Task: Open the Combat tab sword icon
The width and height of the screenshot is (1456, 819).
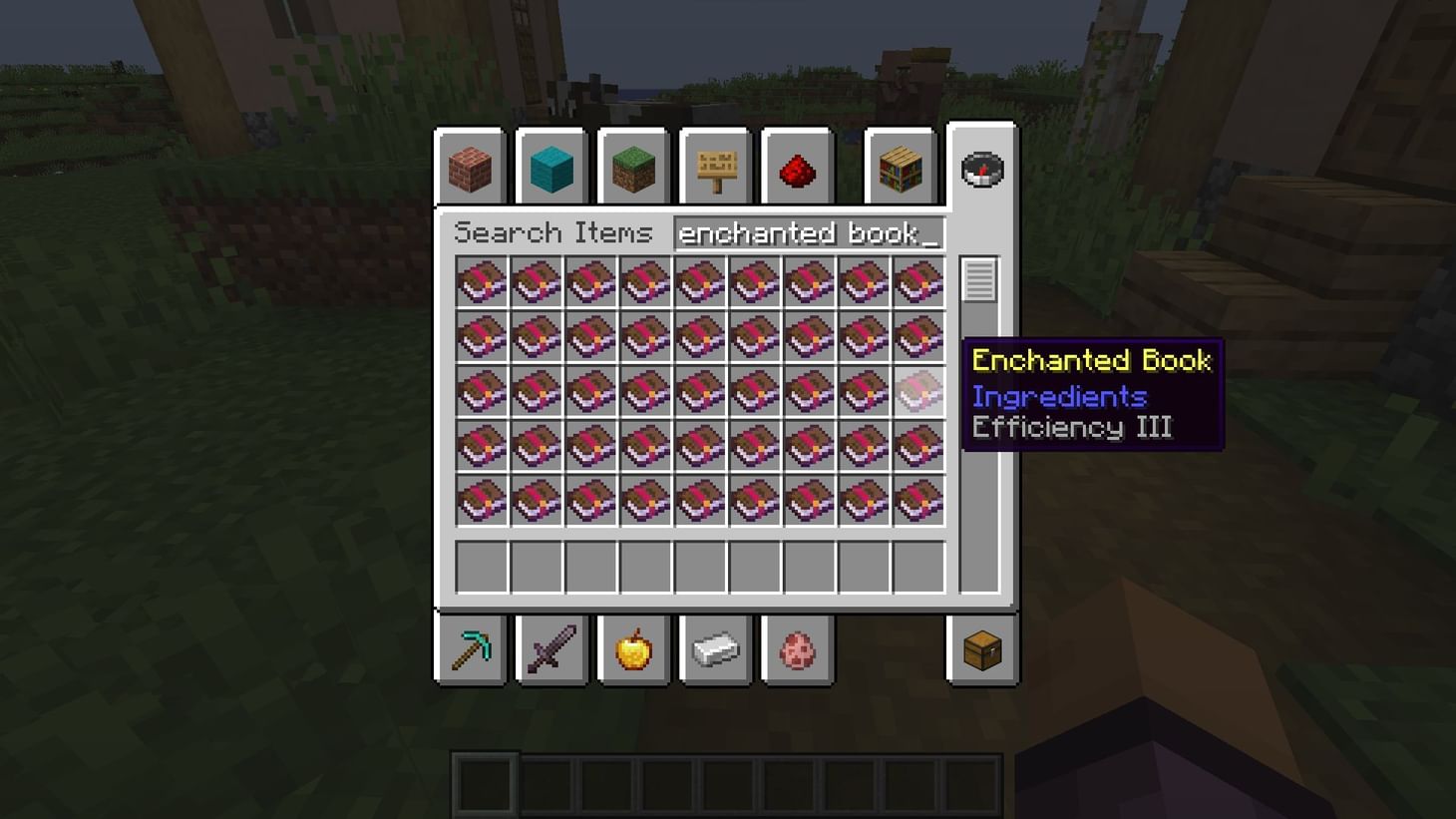Action: click(551, 649)
